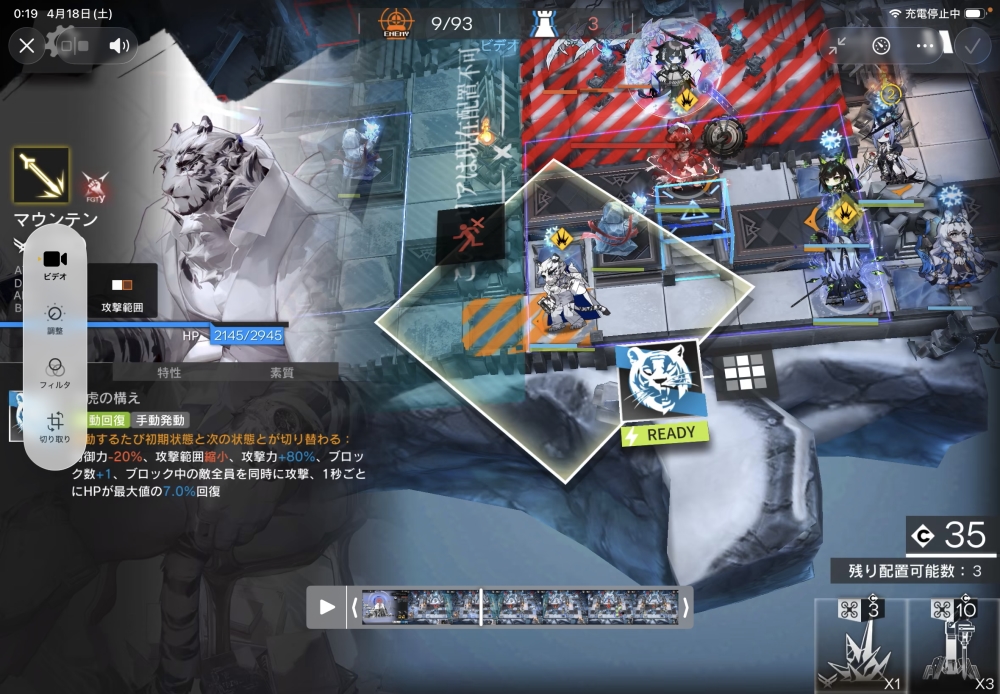Open the フィルタ filter tool
Image resolution: width=1000 pixels, height=694 pixels.
pyautogui.click(x=55, y=372)
